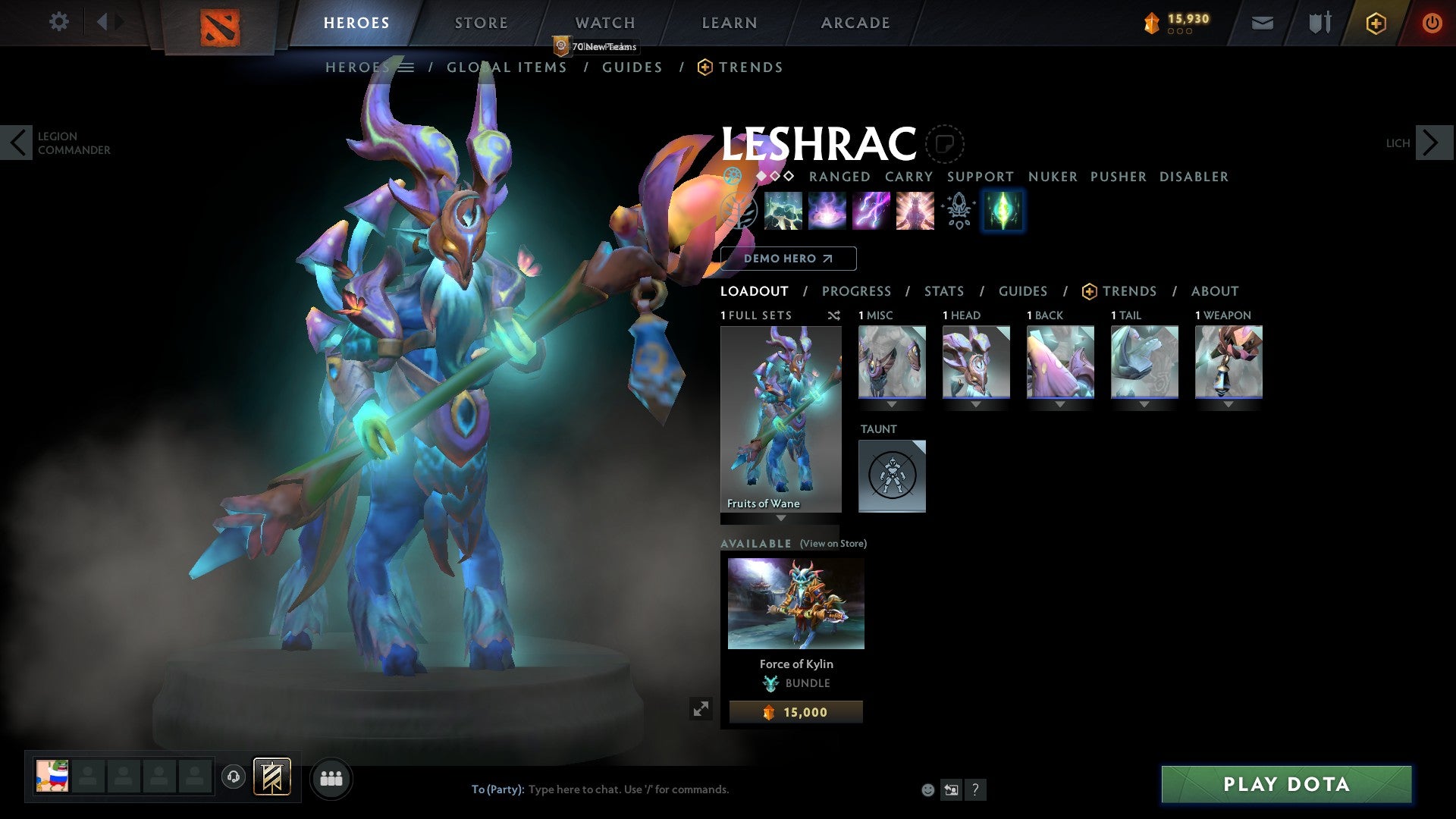Viewport: 1456px width, 819px height.
Task: Open the Arcade section
Action: [x=855, y=23]
